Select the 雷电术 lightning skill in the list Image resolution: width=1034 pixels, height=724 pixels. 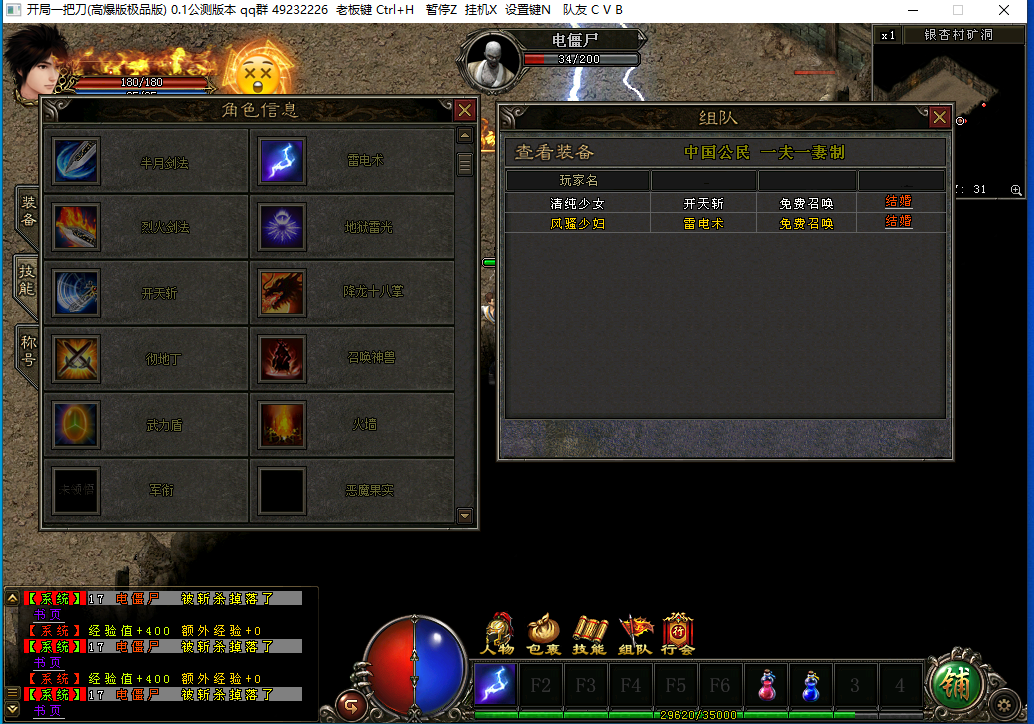click(282, 161)
